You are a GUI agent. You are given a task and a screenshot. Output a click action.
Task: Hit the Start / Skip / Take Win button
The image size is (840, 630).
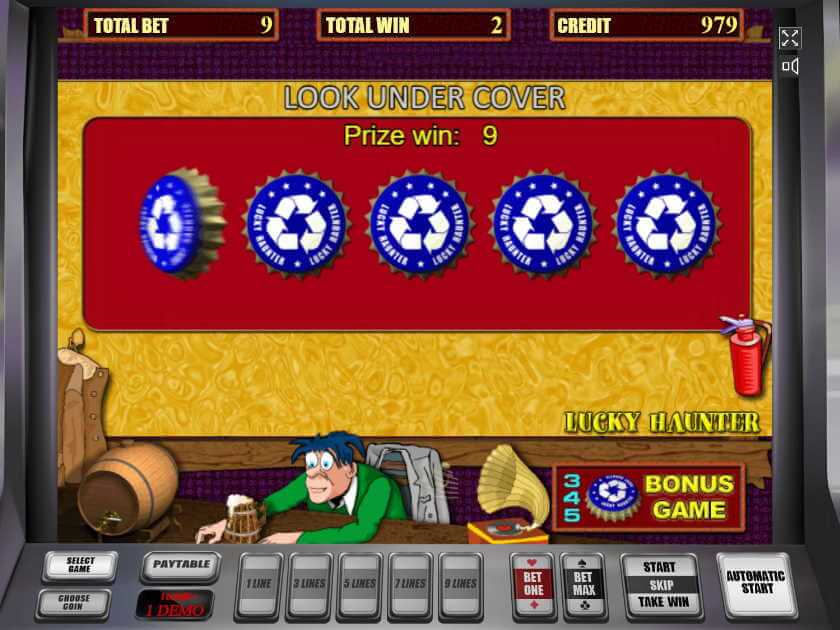tap(659, 585)
